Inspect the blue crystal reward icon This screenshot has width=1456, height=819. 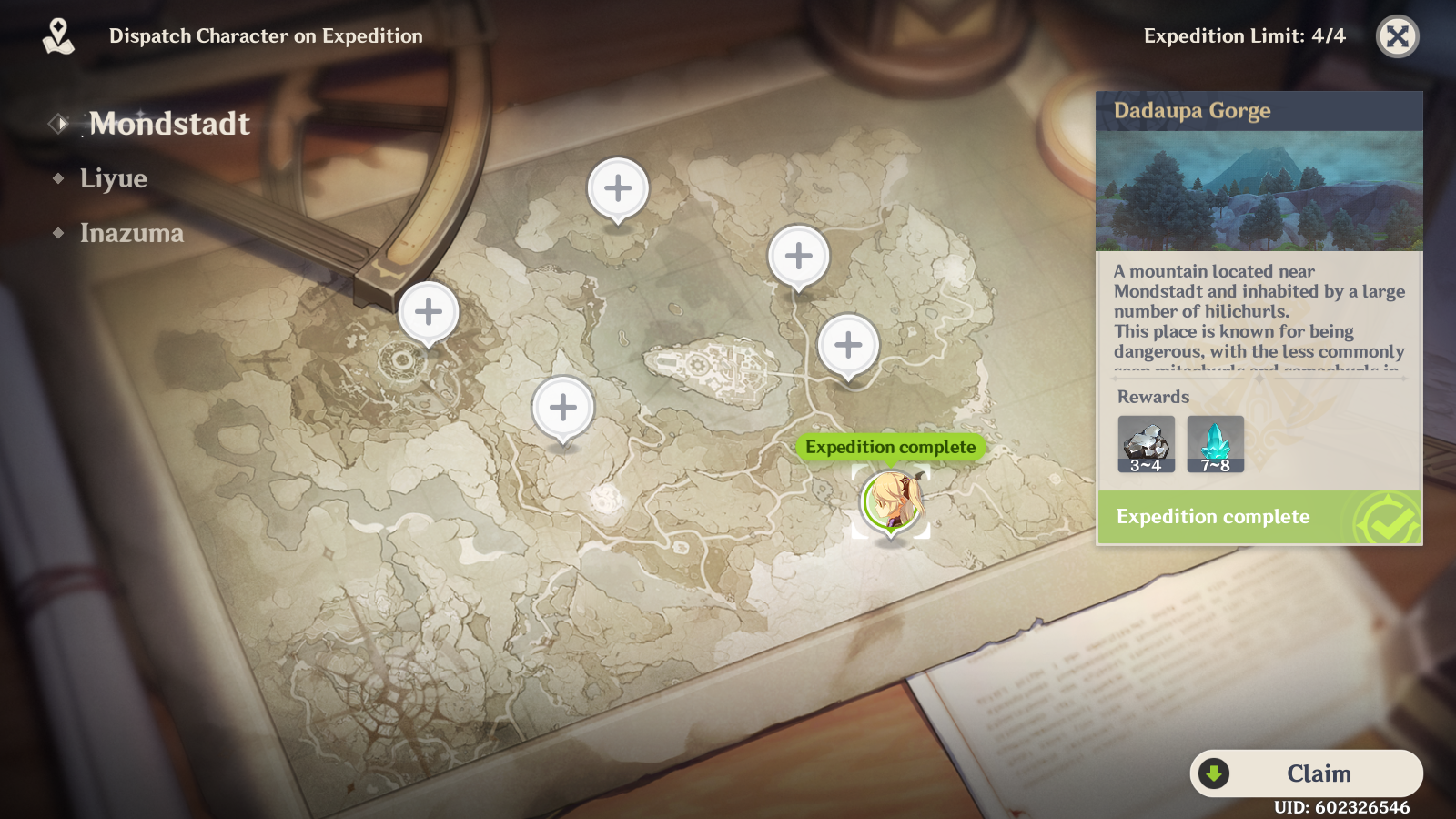click(x=1215, y=444)
